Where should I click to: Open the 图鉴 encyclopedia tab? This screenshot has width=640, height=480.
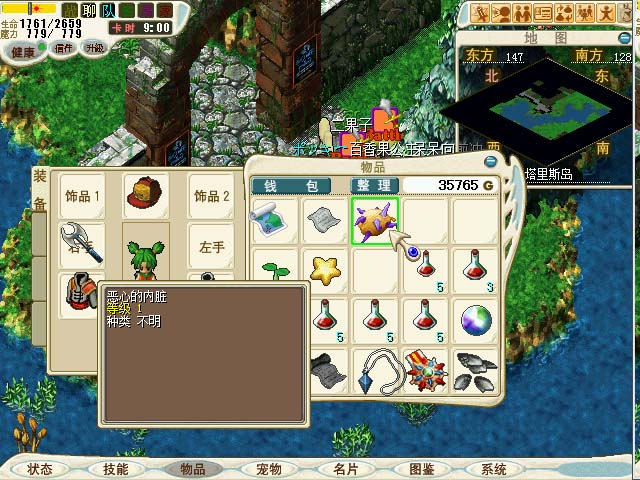[421, 469]
